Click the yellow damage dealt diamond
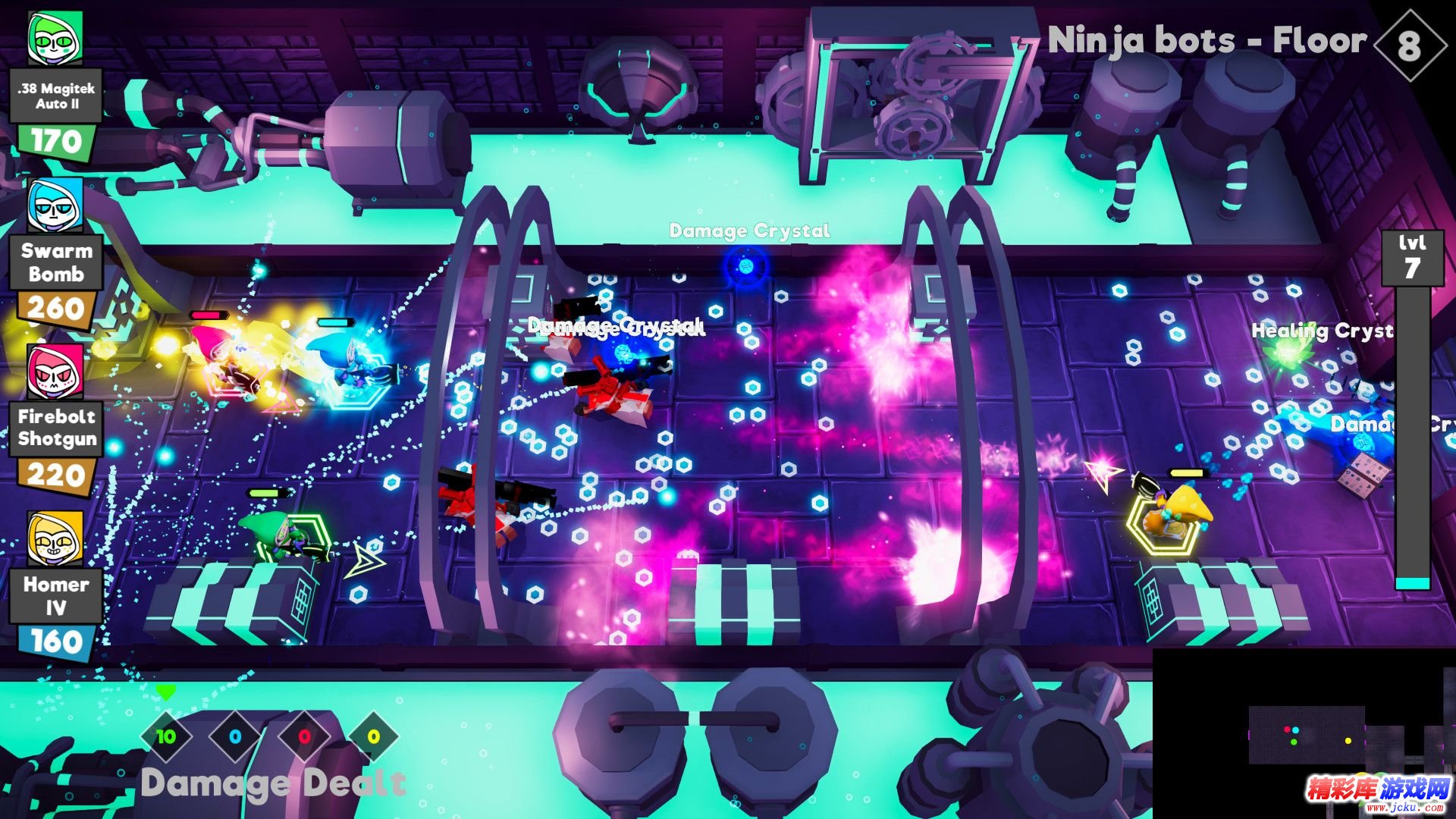This screenshot has height=819, width=1456. coord(373,736)
